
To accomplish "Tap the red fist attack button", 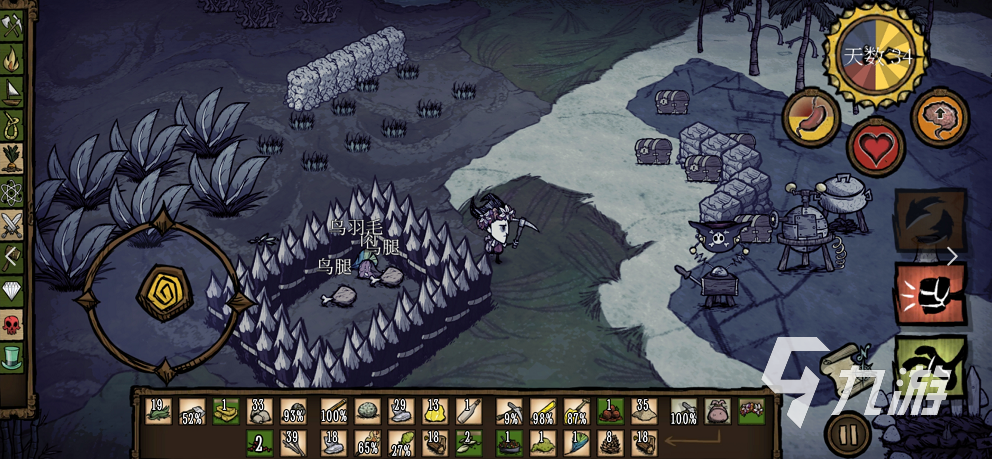I will 930,294.
